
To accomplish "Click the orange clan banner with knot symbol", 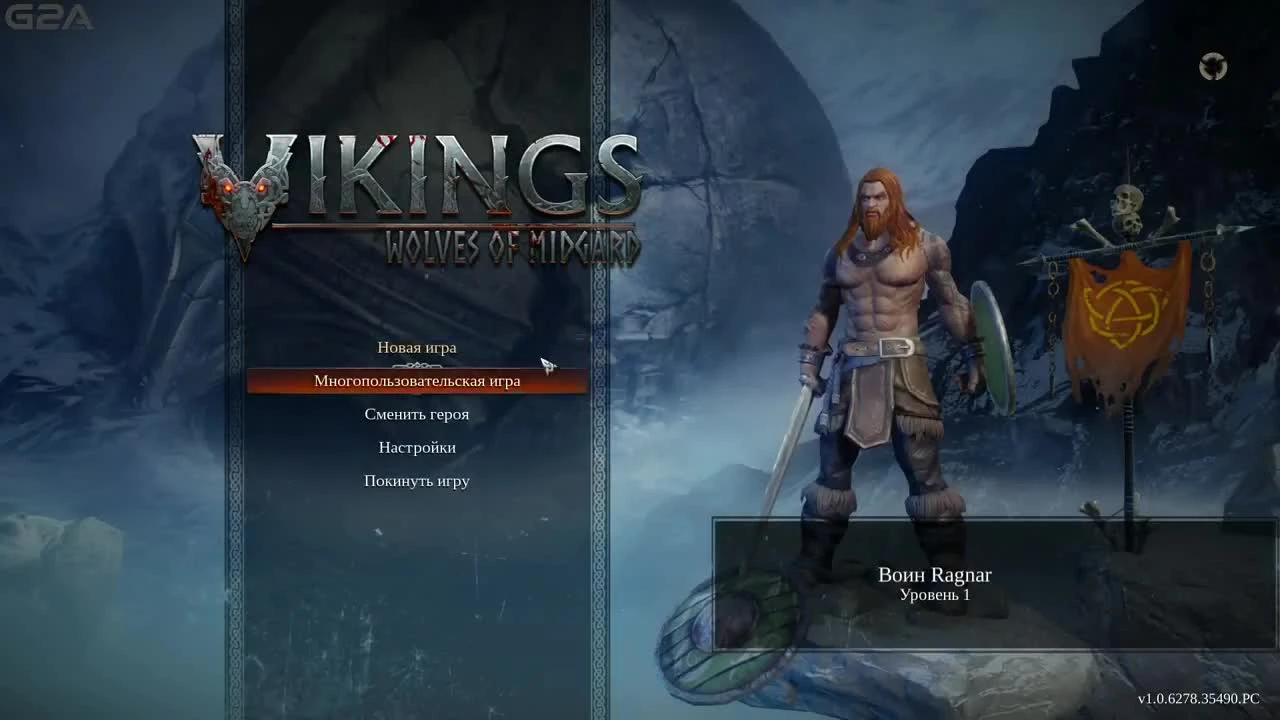I will pyautogui.click(x=1120, y=310).
